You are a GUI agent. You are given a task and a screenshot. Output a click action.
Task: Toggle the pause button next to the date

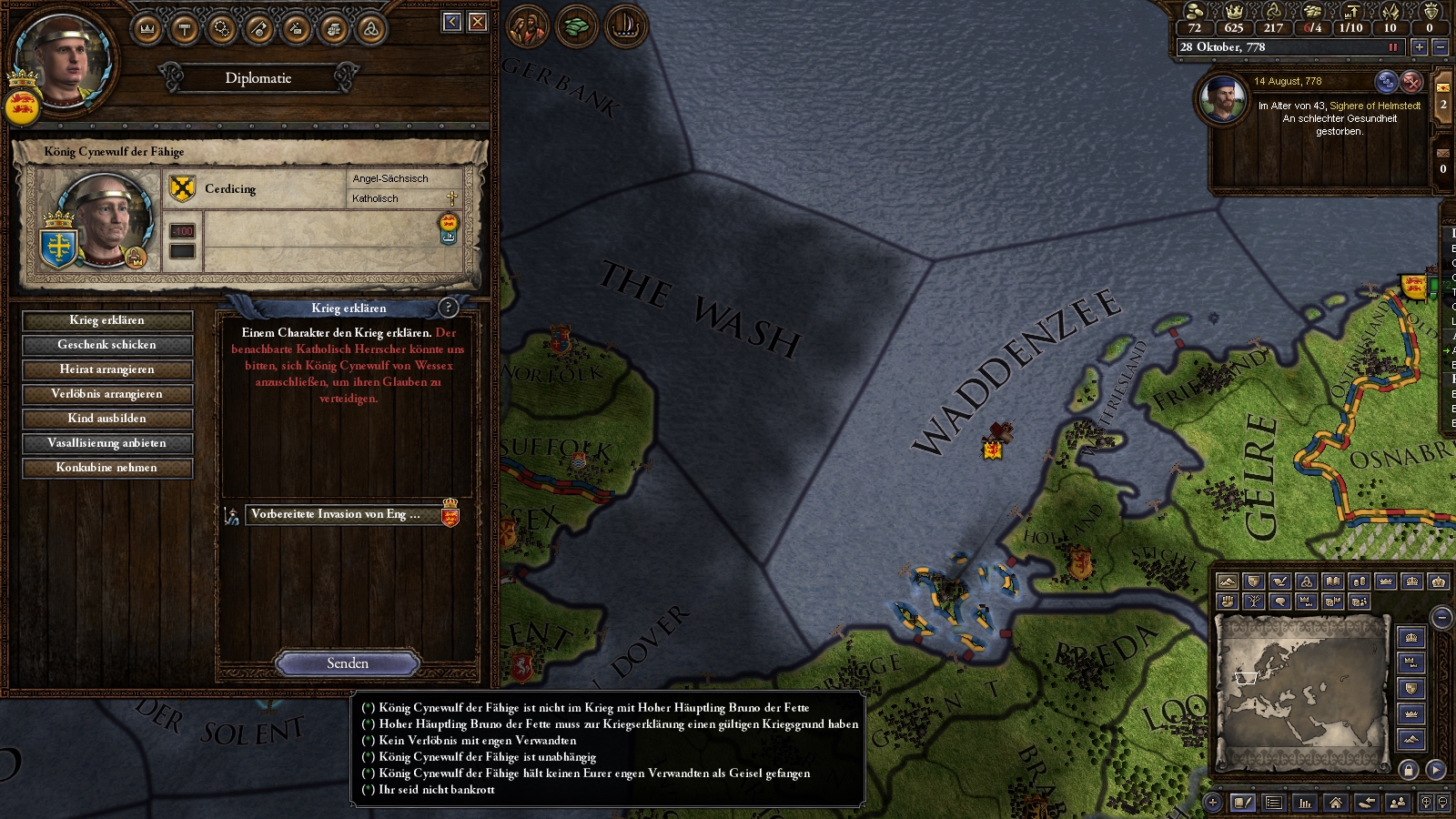[1392, 47]
